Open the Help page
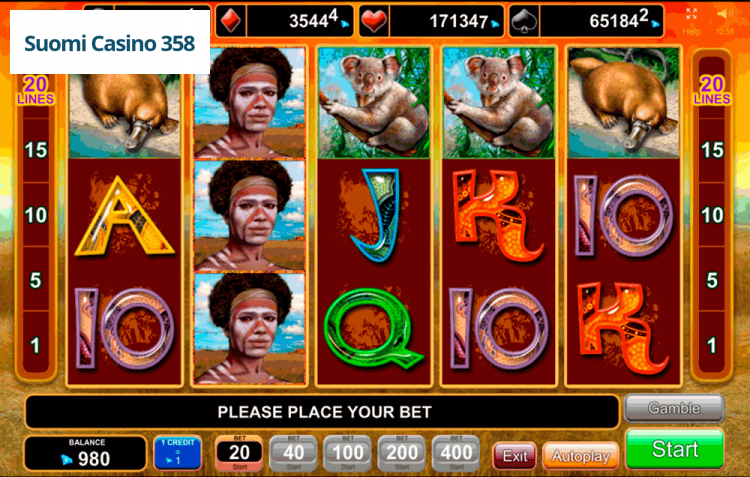 691,31
